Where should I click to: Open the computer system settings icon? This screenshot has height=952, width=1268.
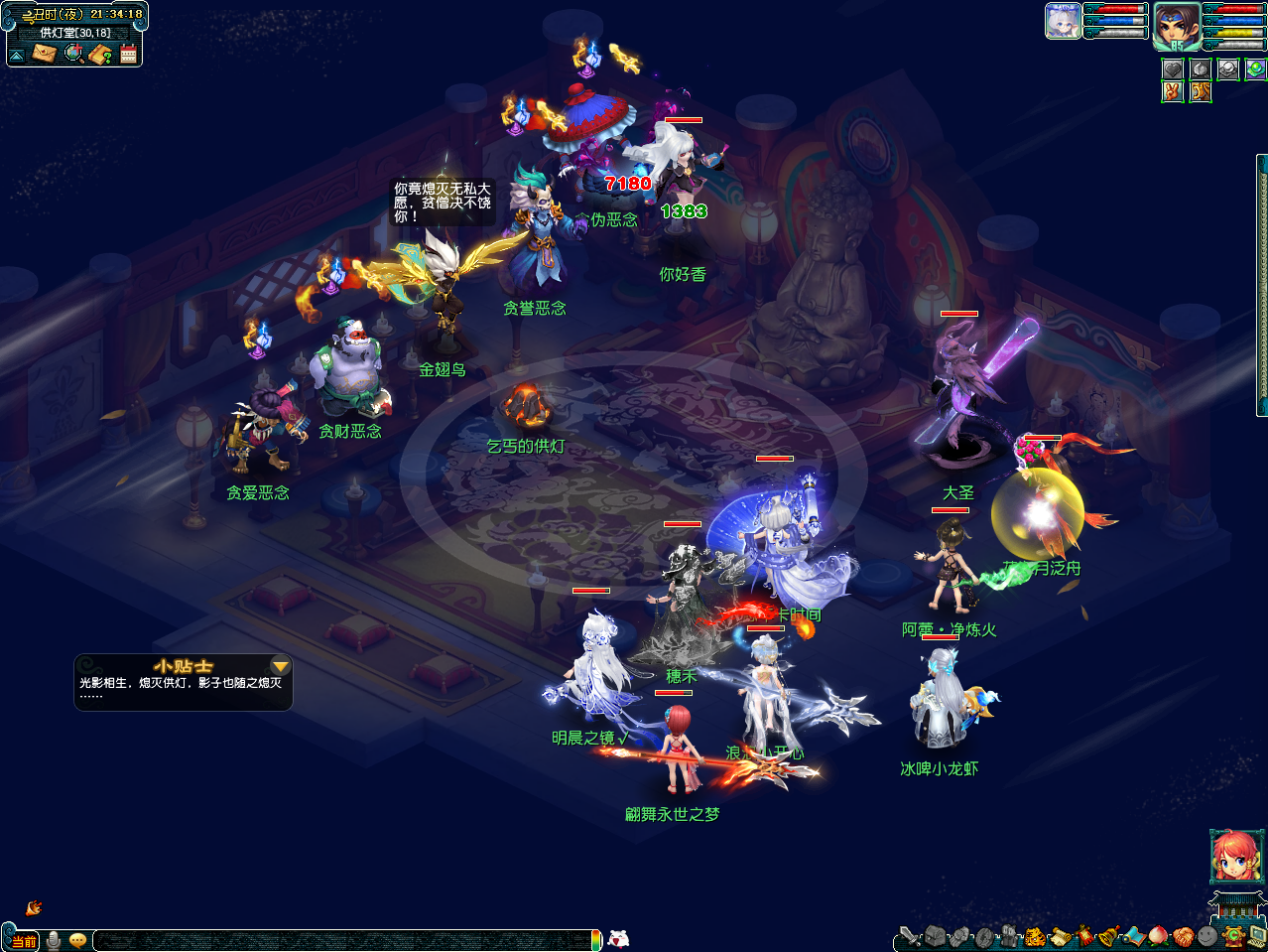[x=1257, y=937]
